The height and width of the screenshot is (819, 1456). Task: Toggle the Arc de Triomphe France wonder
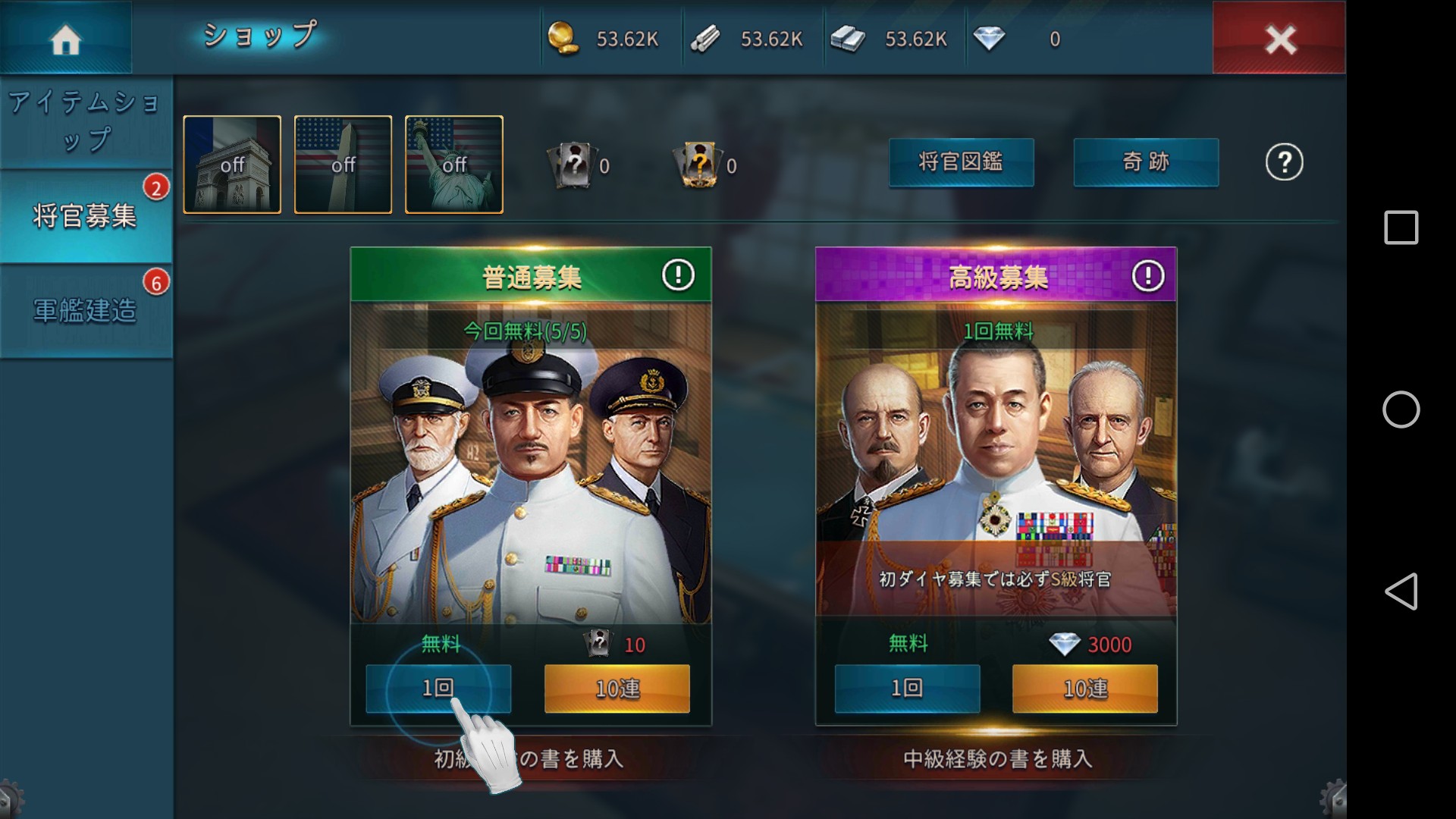(232, 165)
